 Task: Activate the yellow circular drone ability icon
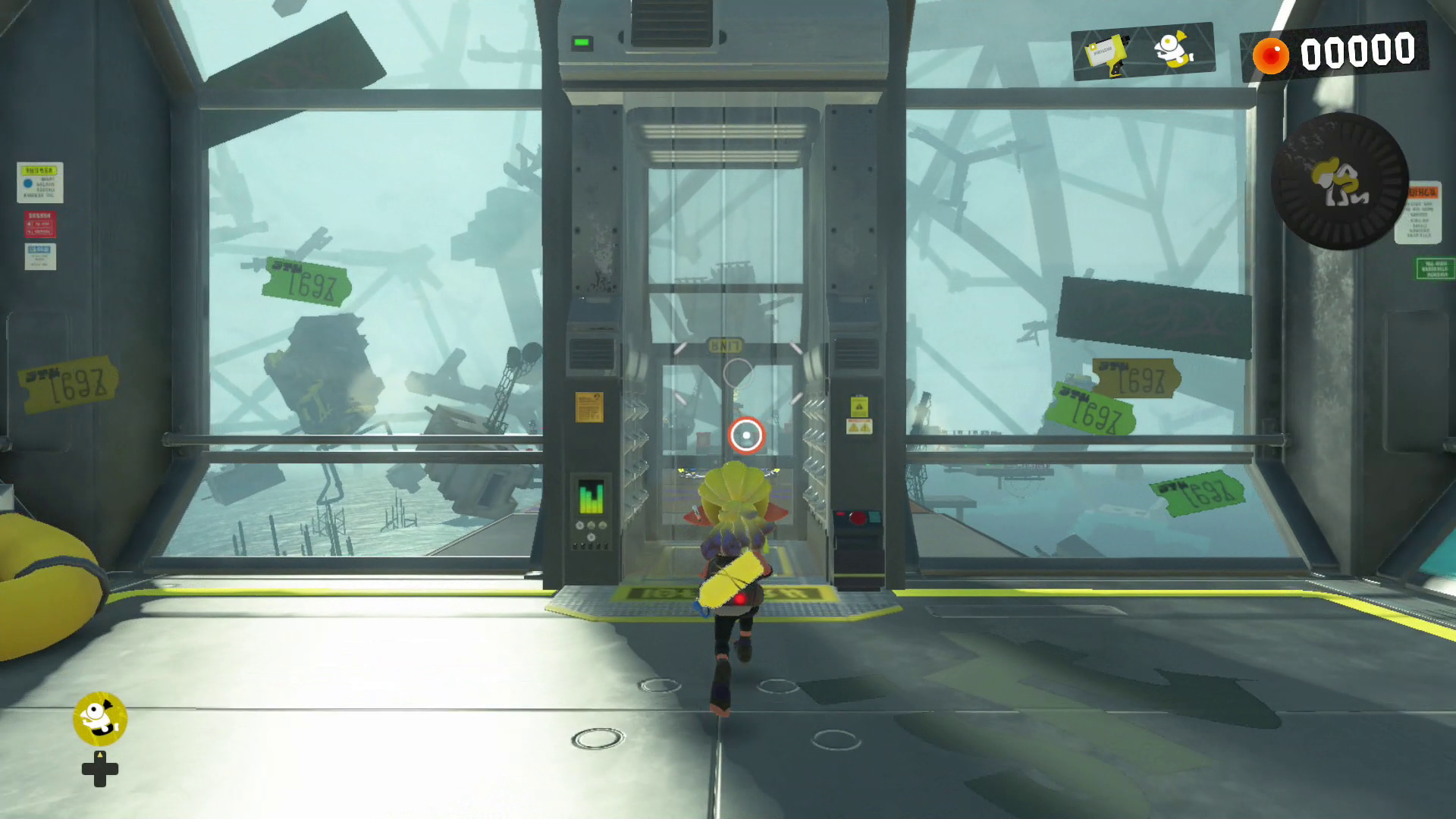(99, 718)
